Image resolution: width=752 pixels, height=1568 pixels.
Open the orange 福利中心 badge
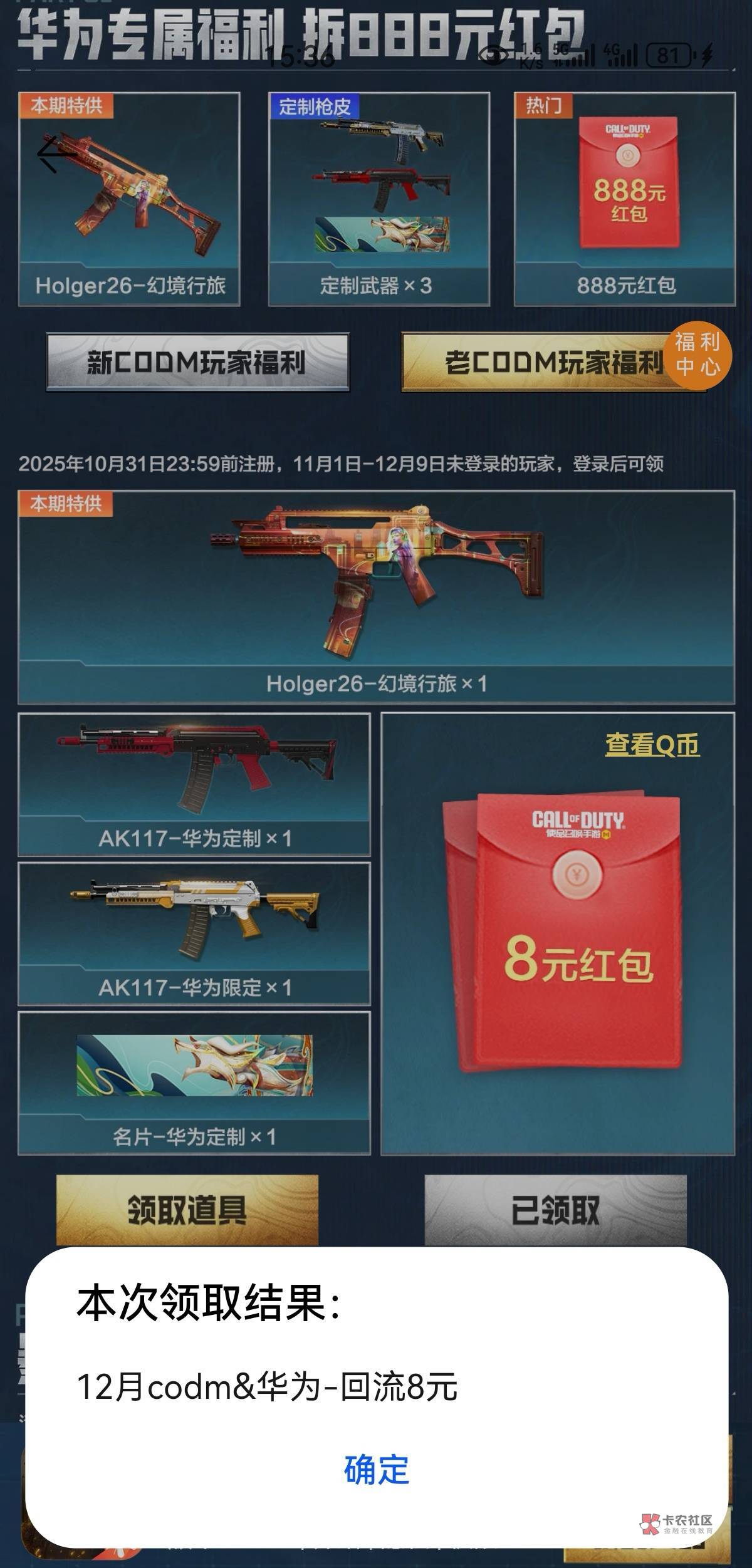point(697,355)
